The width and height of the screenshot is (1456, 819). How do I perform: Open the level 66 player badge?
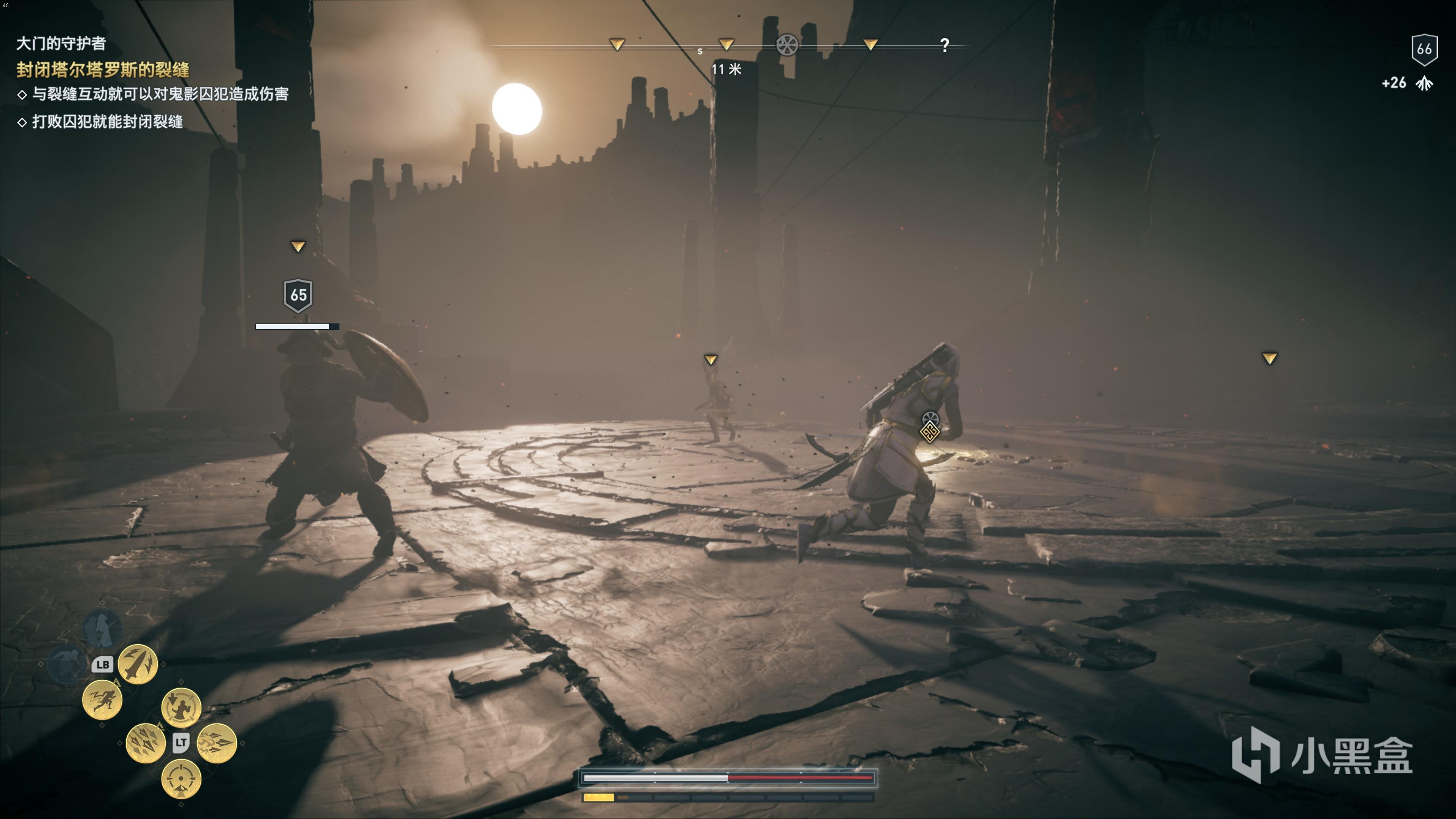click(1424, 49)
